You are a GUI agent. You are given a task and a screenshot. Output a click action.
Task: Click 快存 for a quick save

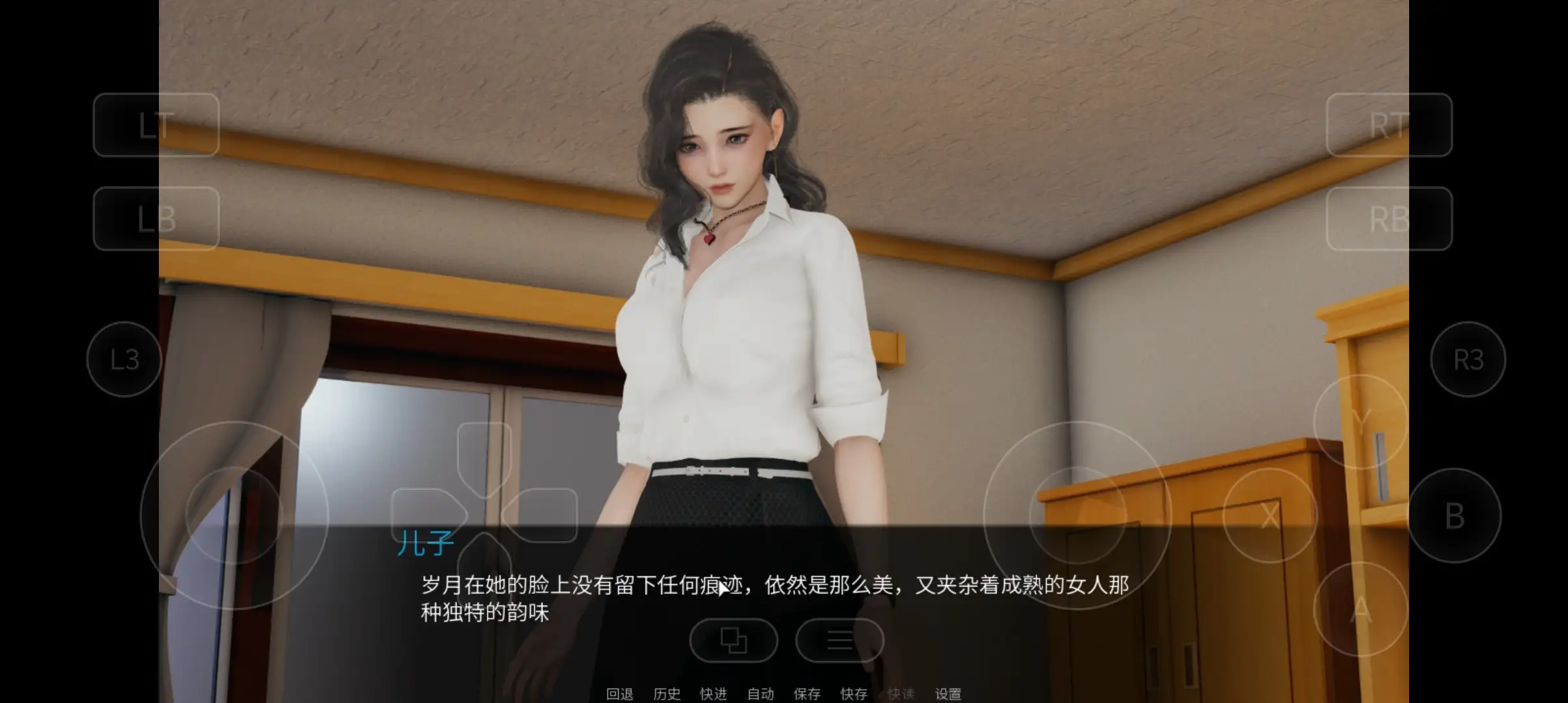(x=855, y=693)
